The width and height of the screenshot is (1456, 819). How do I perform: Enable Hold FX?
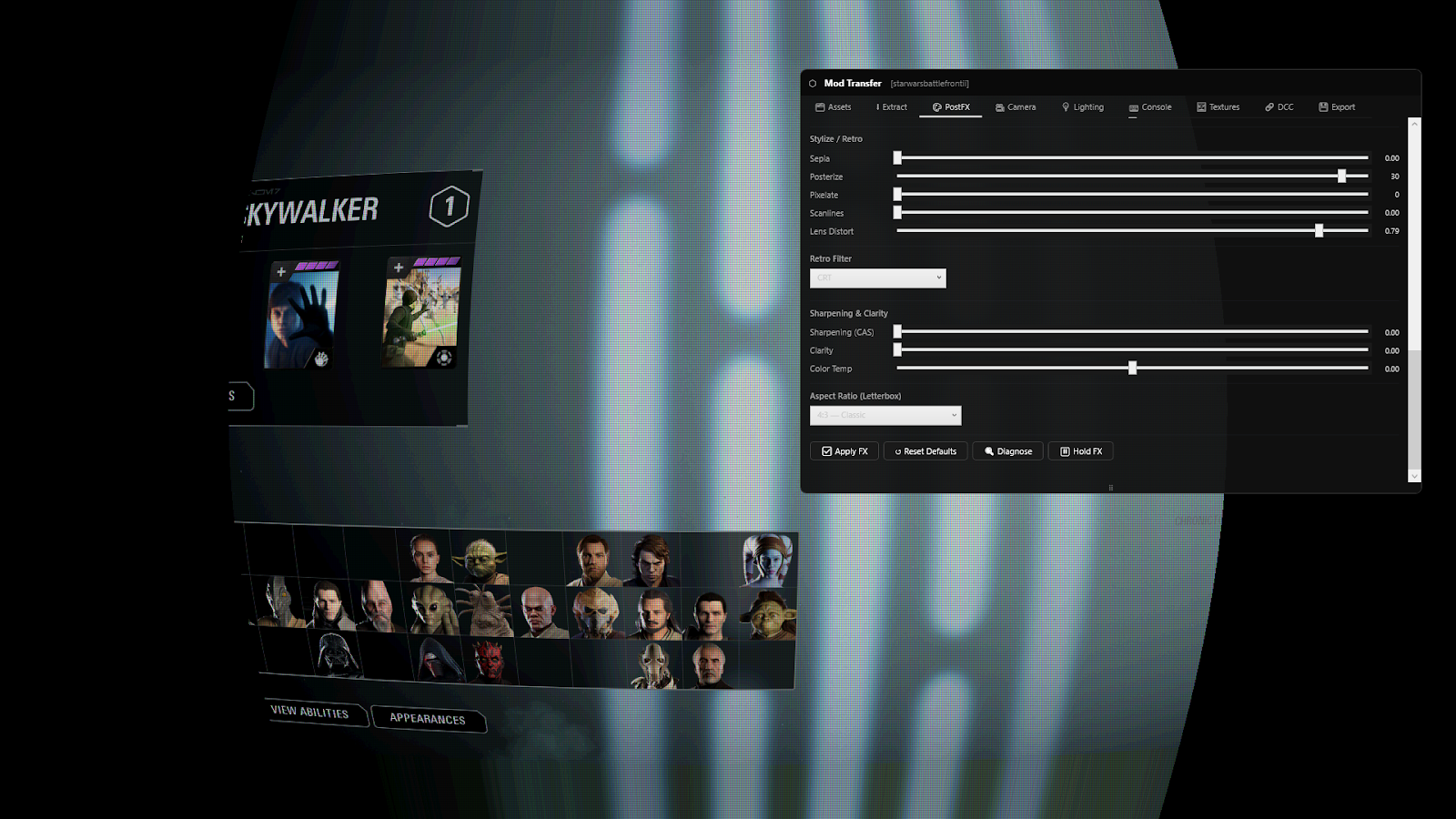1080,450
